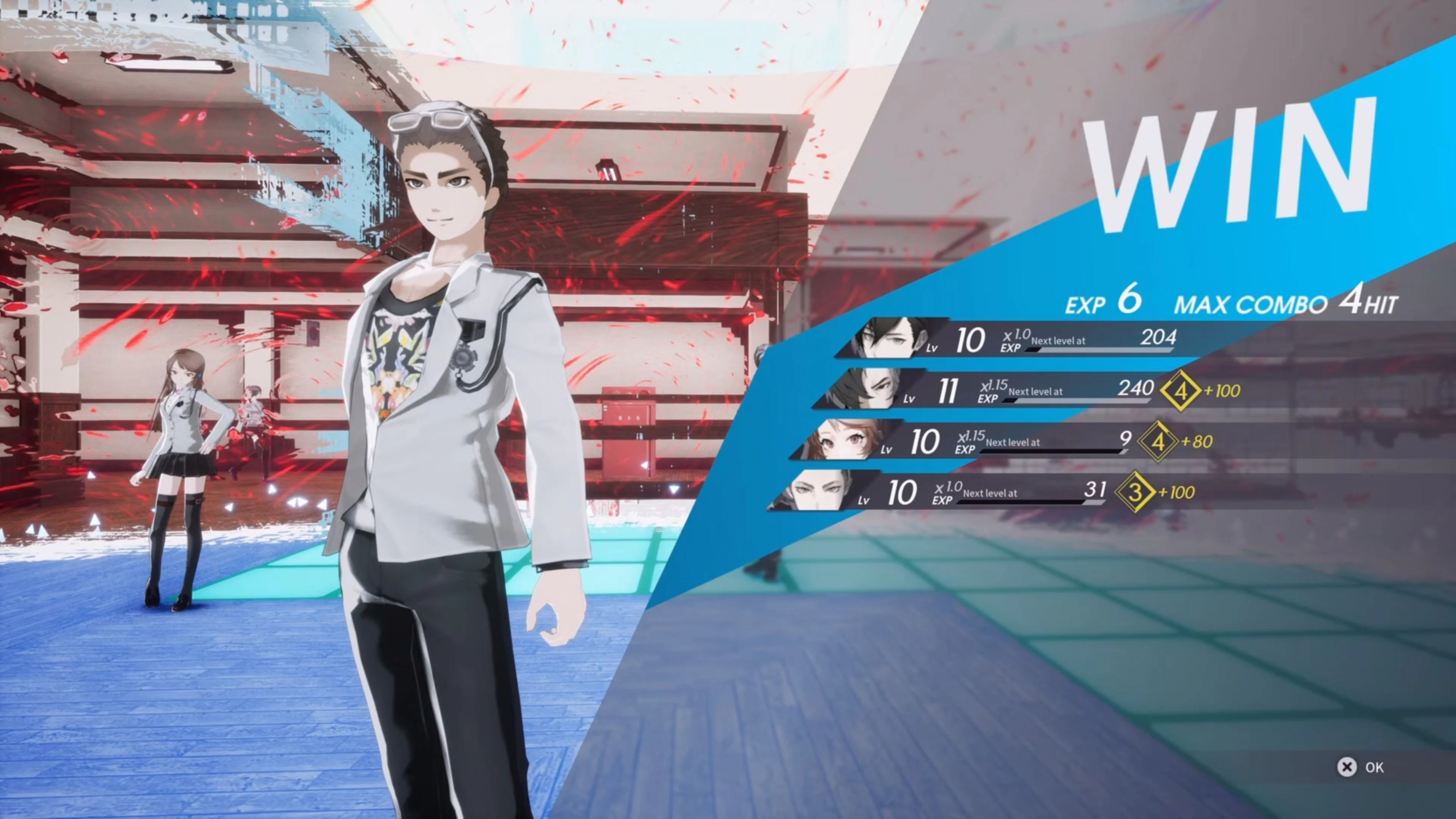
Task: Click the circled X button beside OK
Action: click(1348, 767)
